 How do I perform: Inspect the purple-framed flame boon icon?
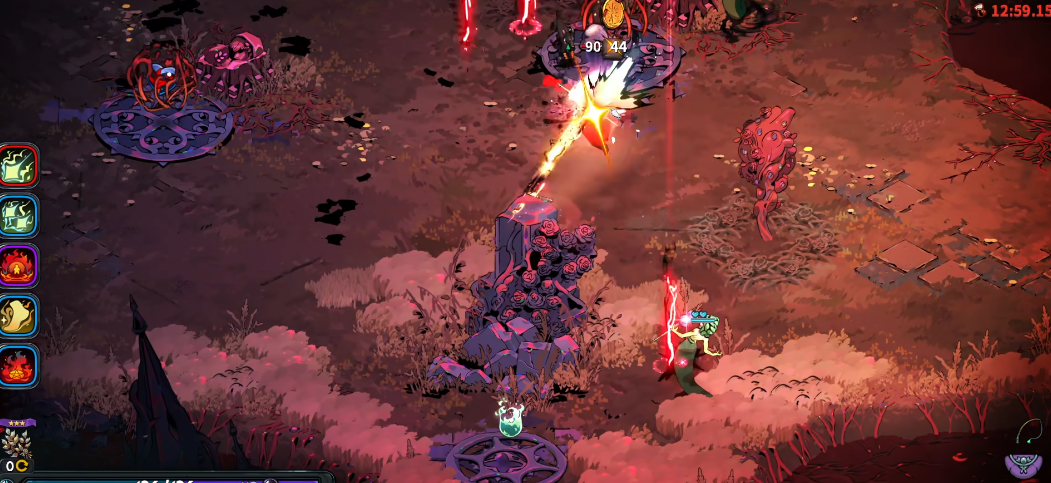pyautogui.click(x=18, y=266)
